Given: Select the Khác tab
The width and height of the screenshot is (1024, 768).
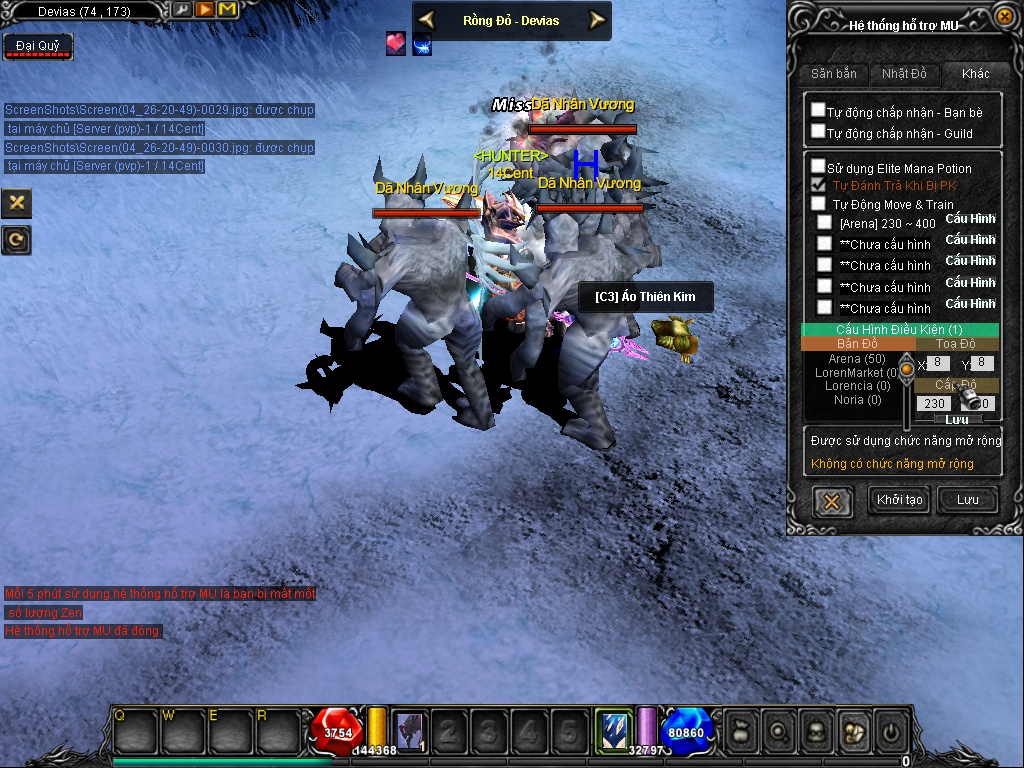Looking at the screenshot, I should pos(975,74).
